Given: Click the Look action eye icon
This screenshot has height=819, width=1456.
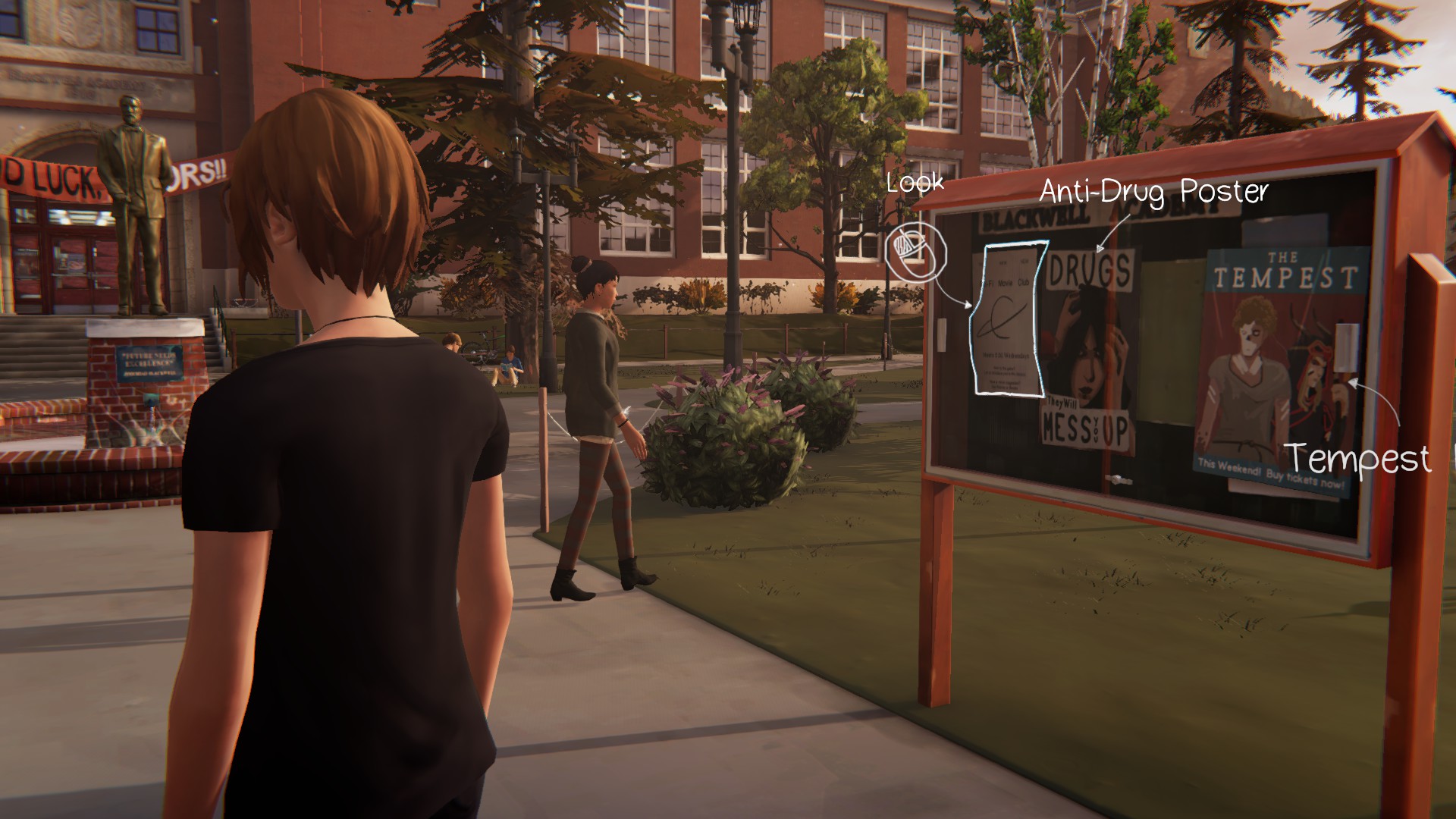Looking at the screenshot, I should pos(915,253).
